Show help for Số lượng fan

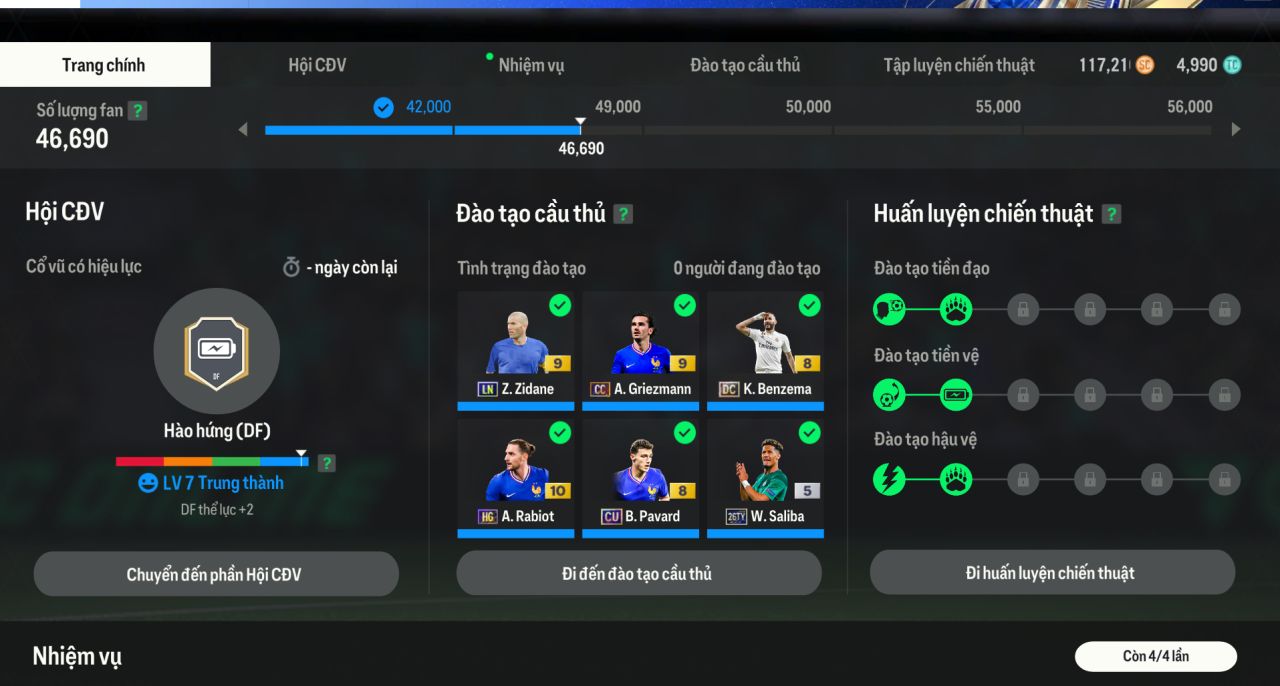click(x=138, y=111)
